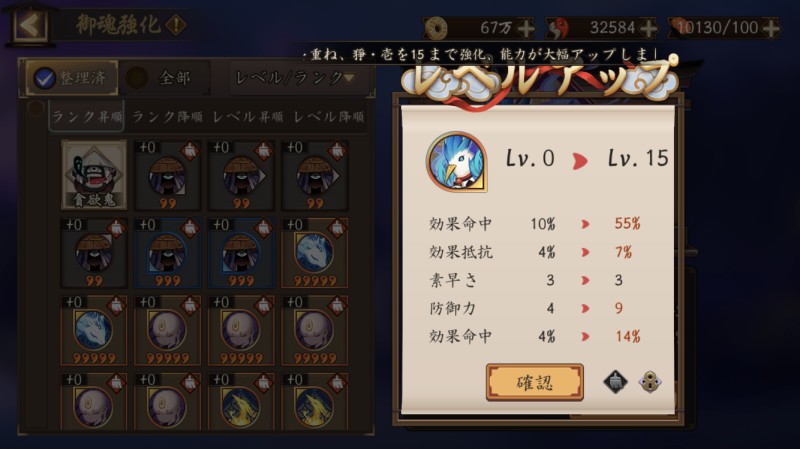Sort by ランク昇順
This screenshot has height=449, width=800.
pyautogui.click(x=88, y=117)
